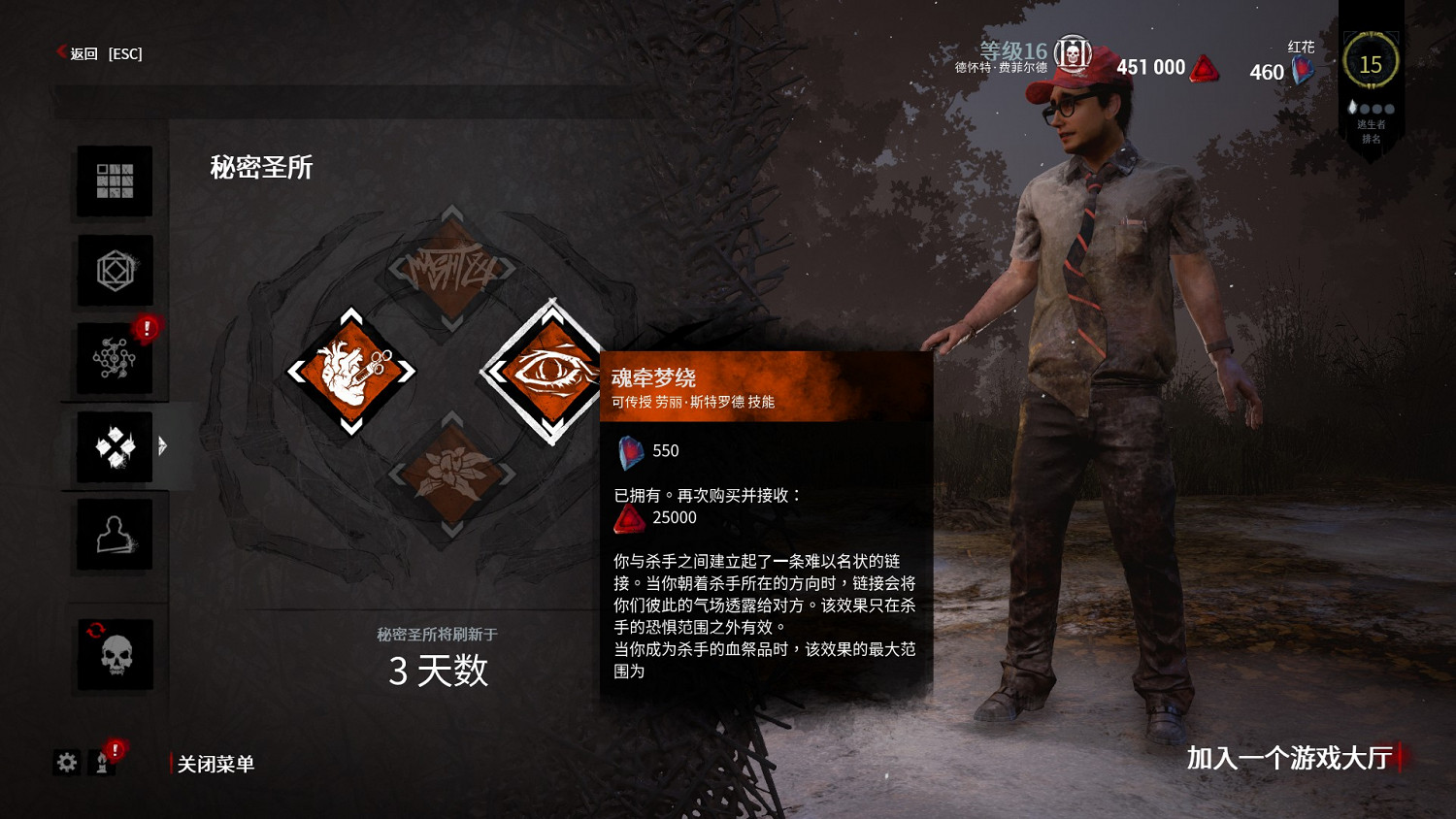This screenshot has height=819, width=1456.
Task: Click the 逃生者排名 rank progress pips
Action: (x=1372, y=110)
